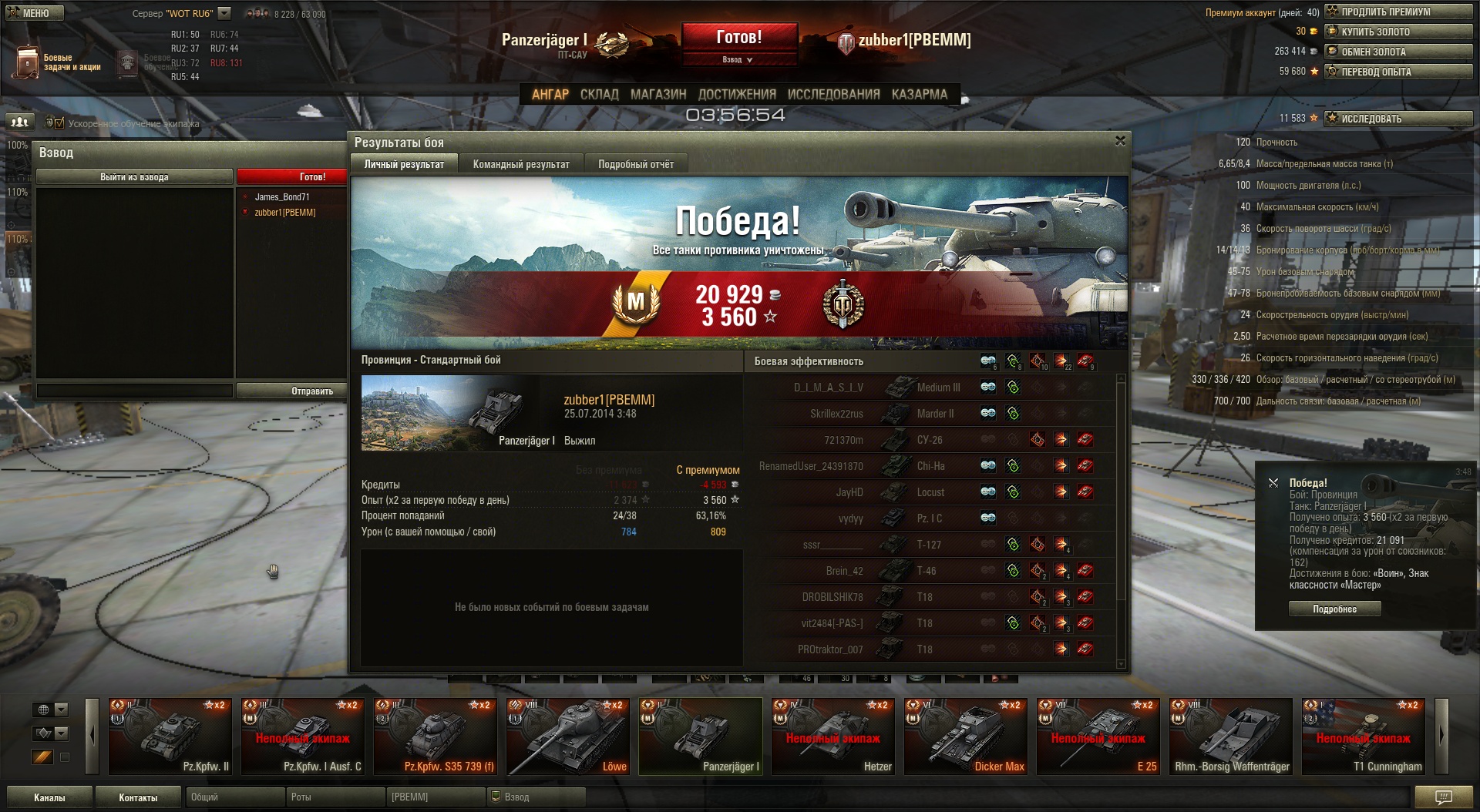The height and width of the screenshot is (812, 1480).
Task: Open the Каналы chat channels button
Action: [49, 797]
